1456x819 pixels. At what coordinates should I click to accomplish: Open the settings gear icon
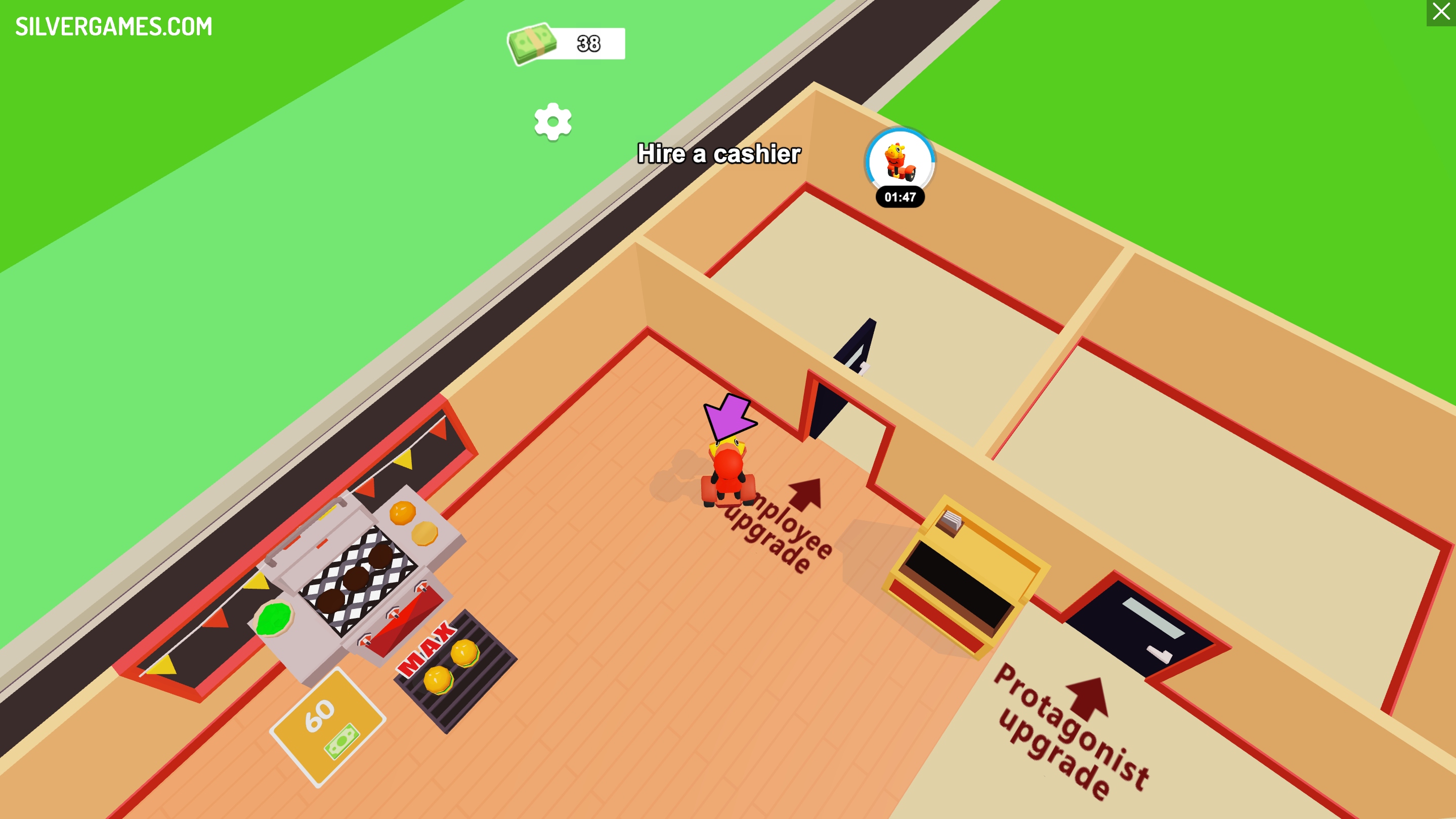click(553, 121)
